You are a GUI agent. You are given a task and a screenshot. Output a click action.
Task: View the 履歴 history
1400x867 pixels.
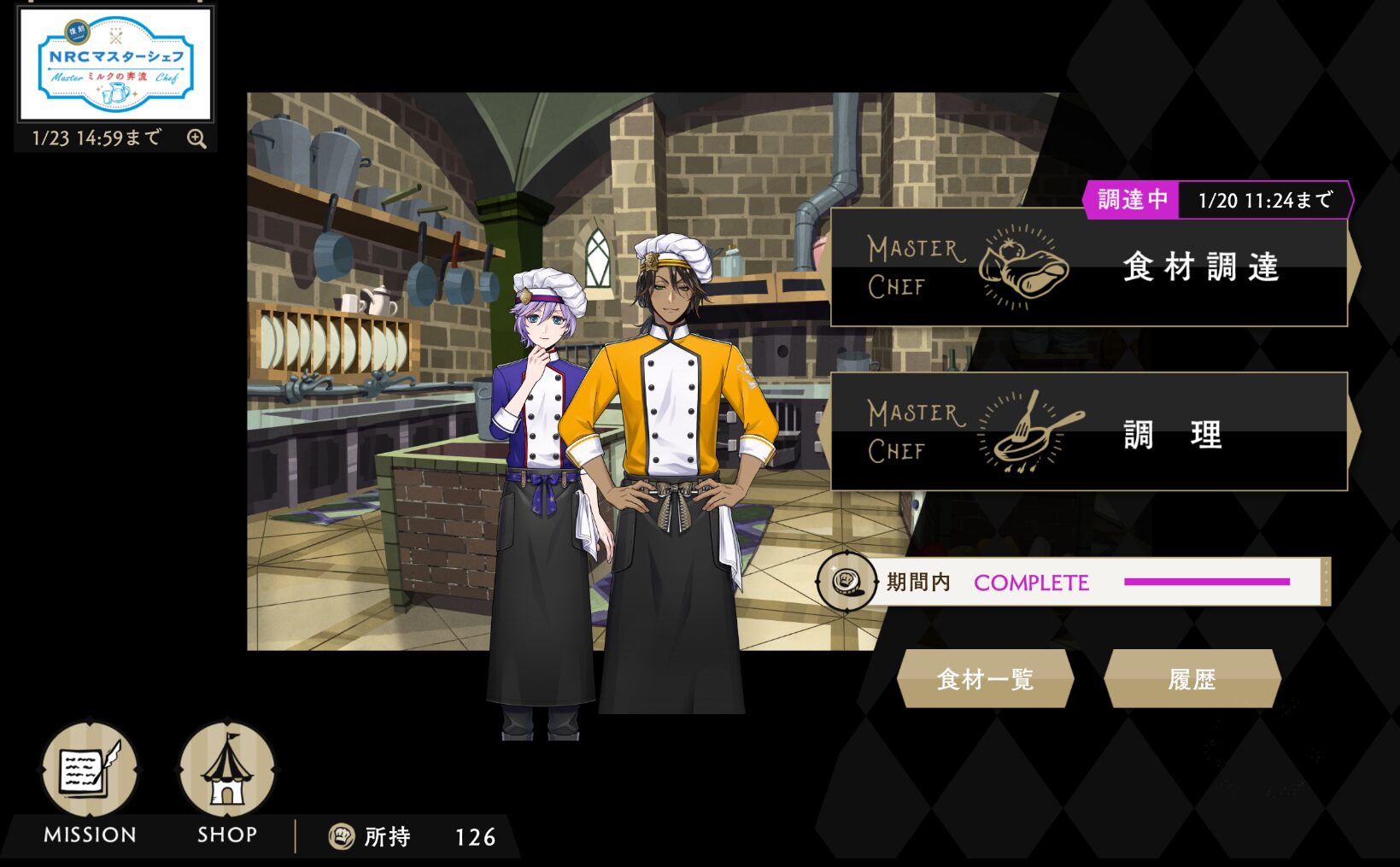coord(1192,679)
